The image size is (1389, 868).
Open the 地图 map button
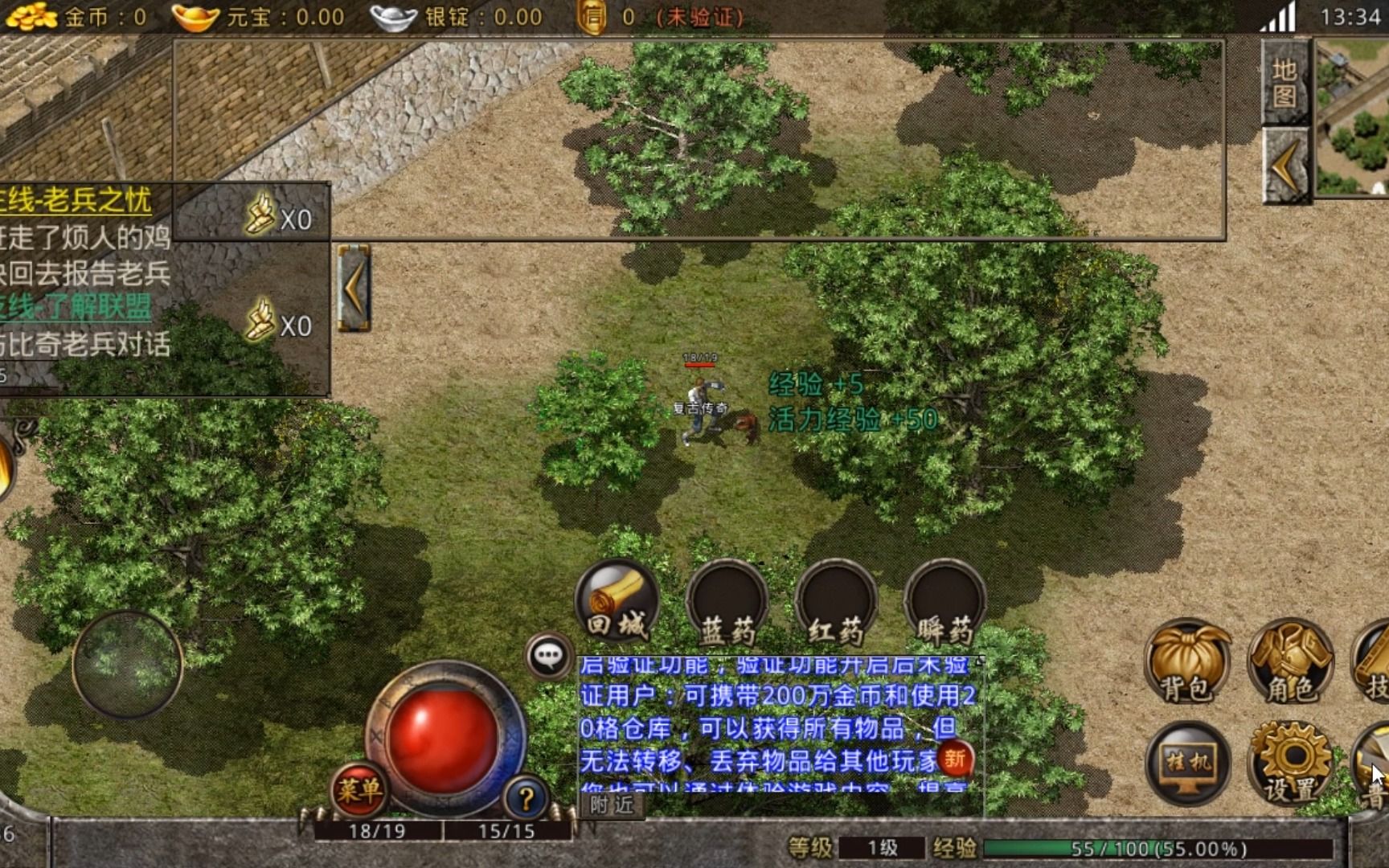click(1285, 83)
